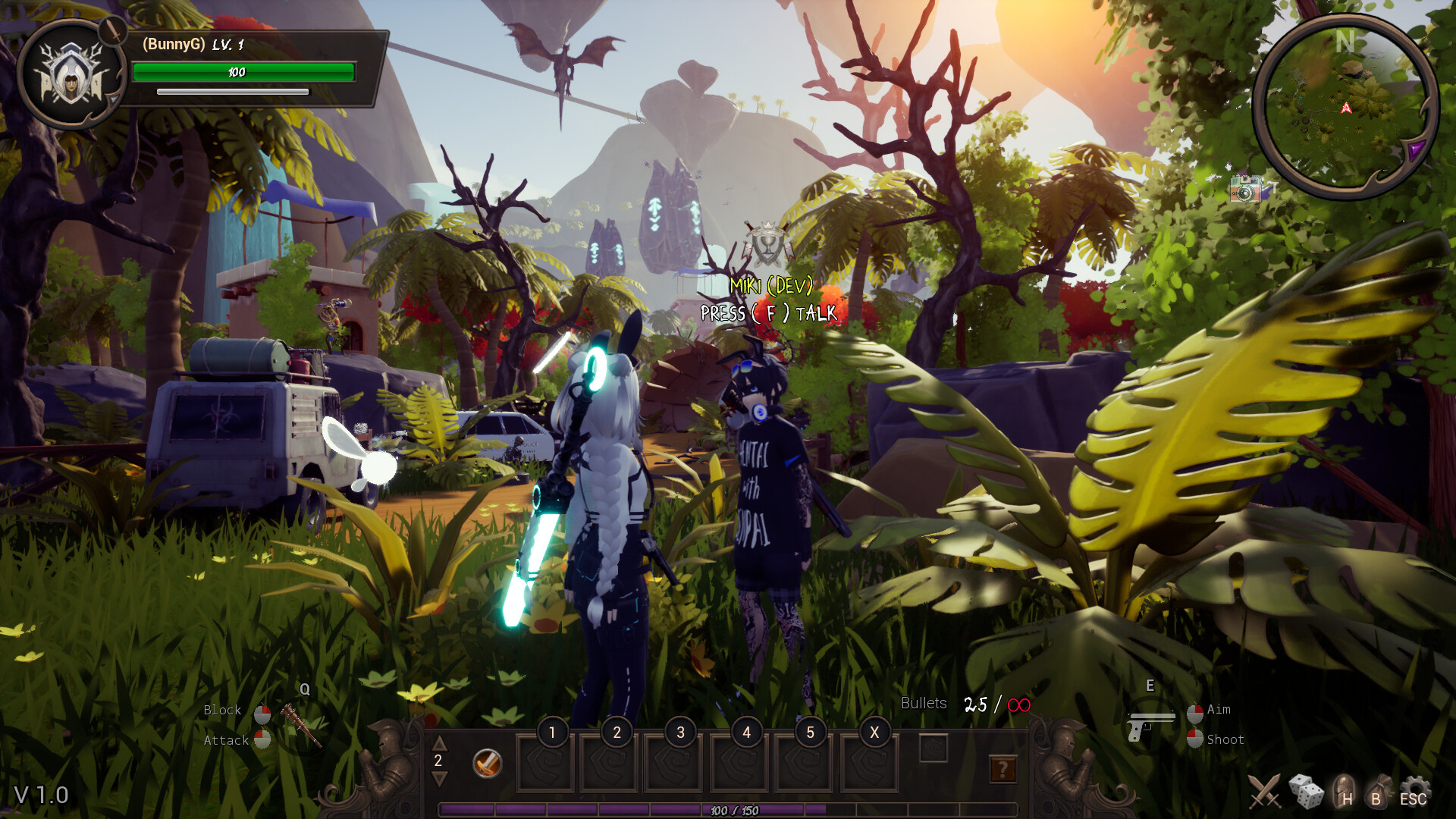
Task: Click the purple gem on minimap frame
Action: 1415,149
